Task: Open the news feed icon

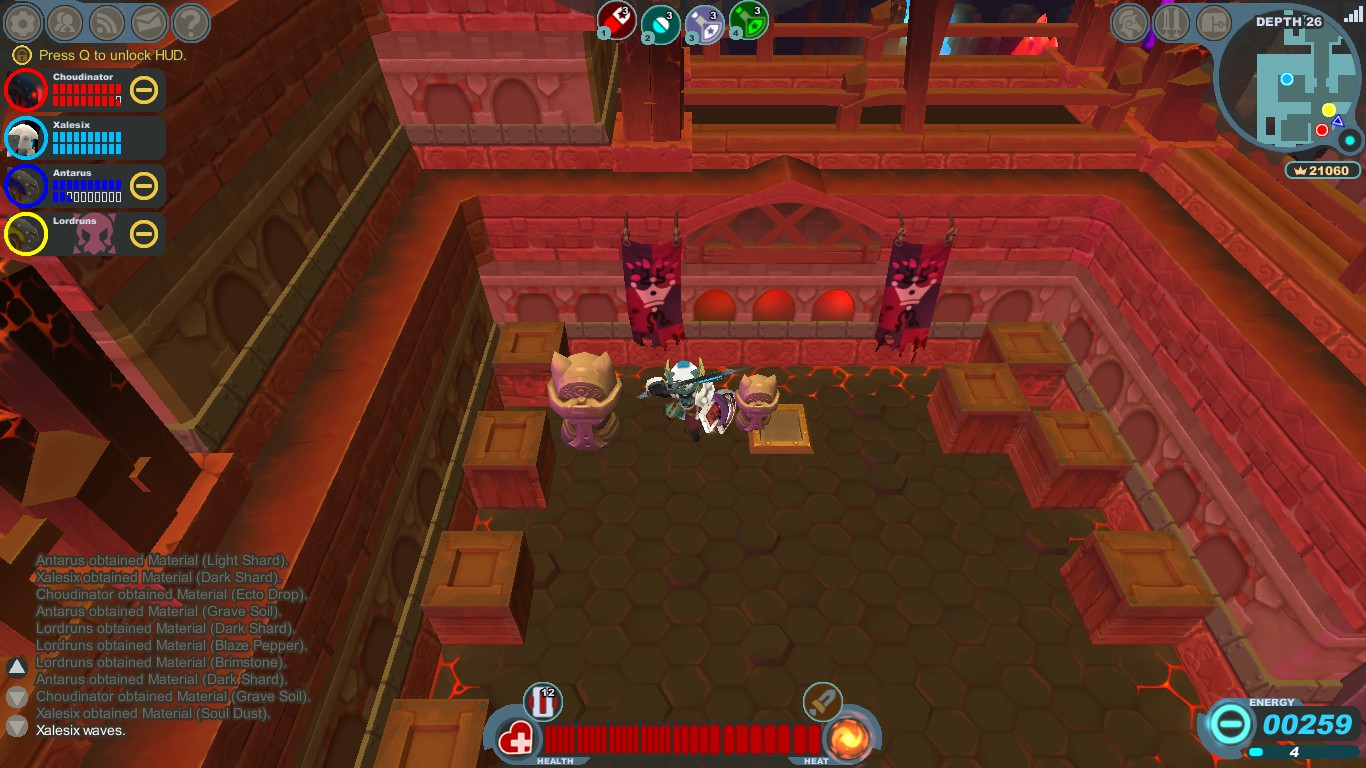Action: click(107, 21)
